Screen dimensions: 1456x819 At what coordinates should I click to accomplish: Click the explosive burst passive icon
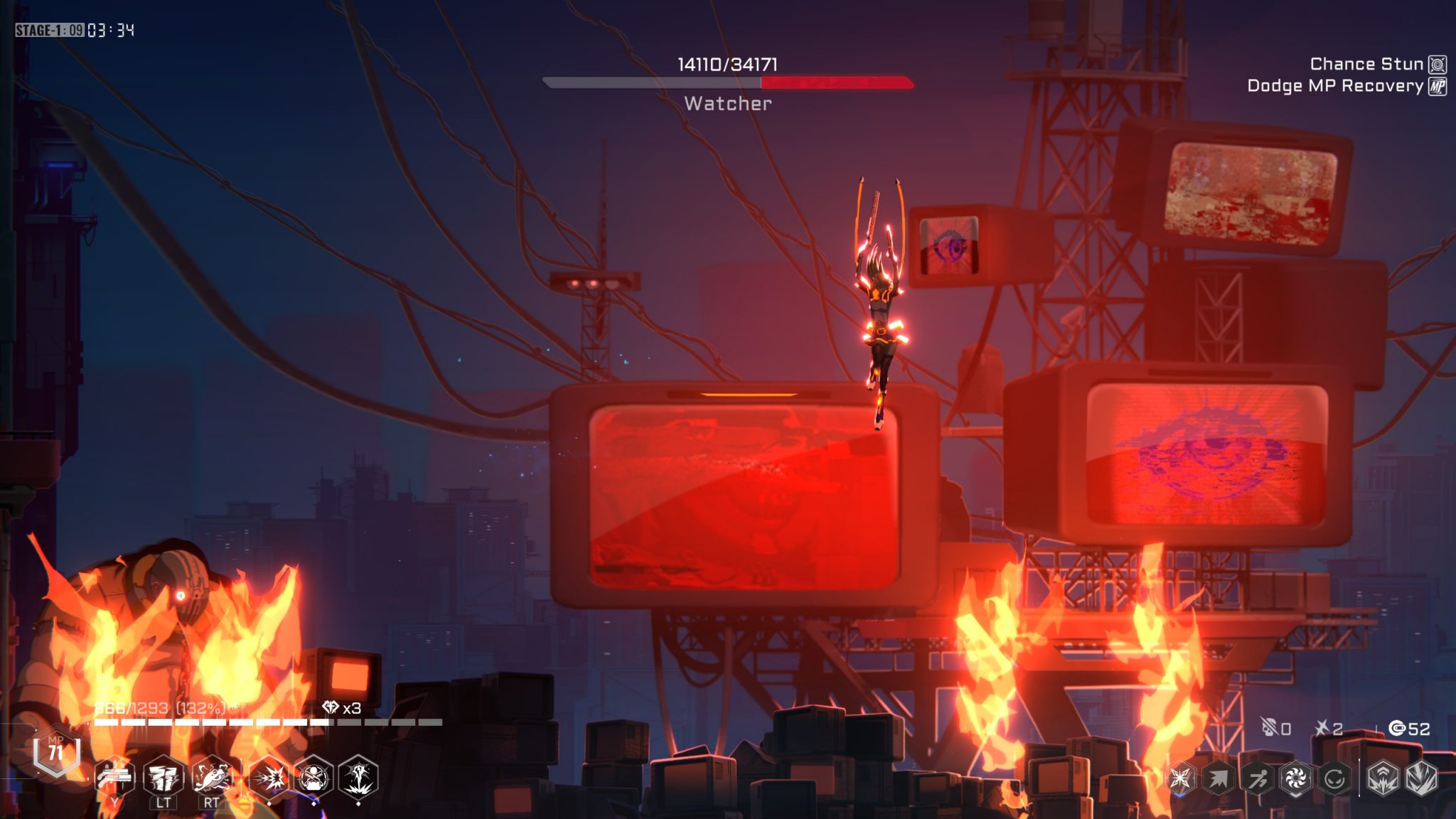tap(269, 778)
